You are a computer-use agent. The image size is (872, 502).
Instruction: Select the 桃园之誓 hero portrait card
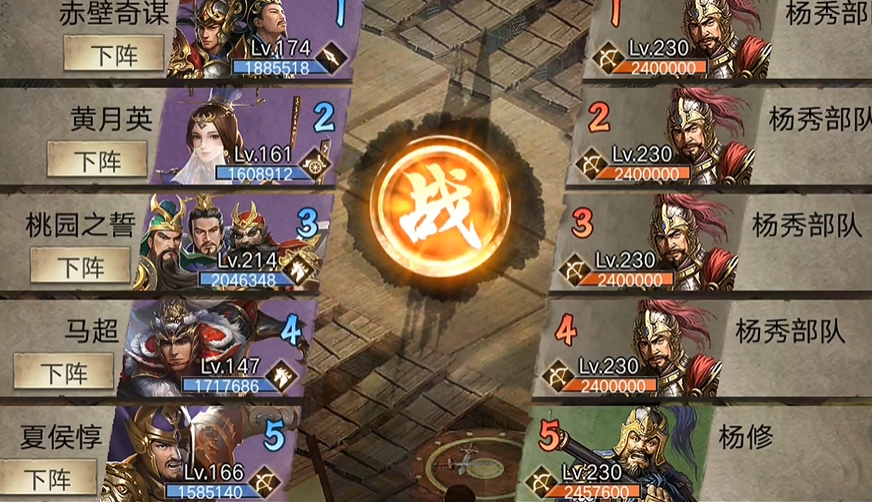click(x=228, y=240)
